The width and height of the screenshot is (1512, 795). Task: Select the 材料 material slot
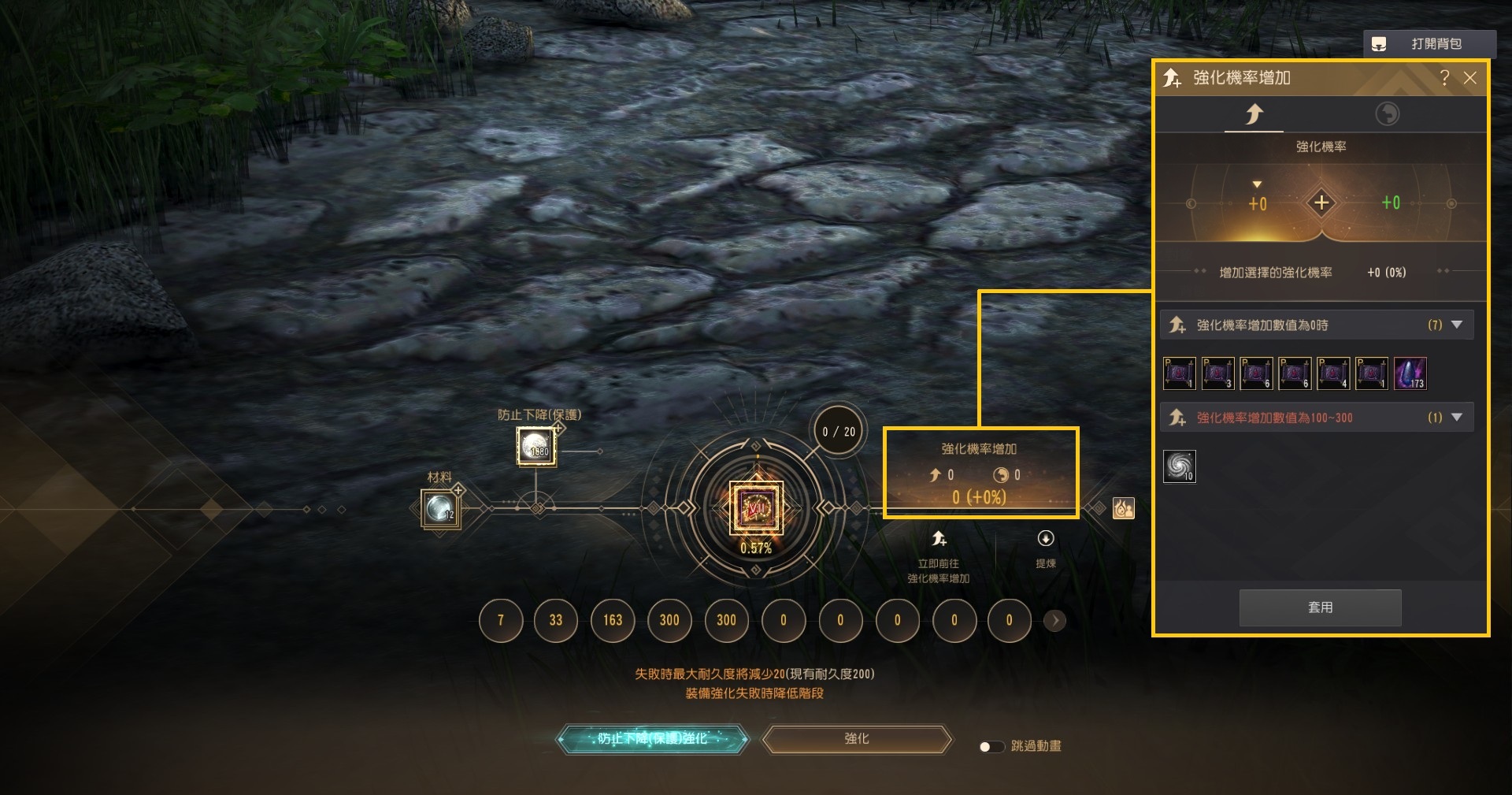439,509
